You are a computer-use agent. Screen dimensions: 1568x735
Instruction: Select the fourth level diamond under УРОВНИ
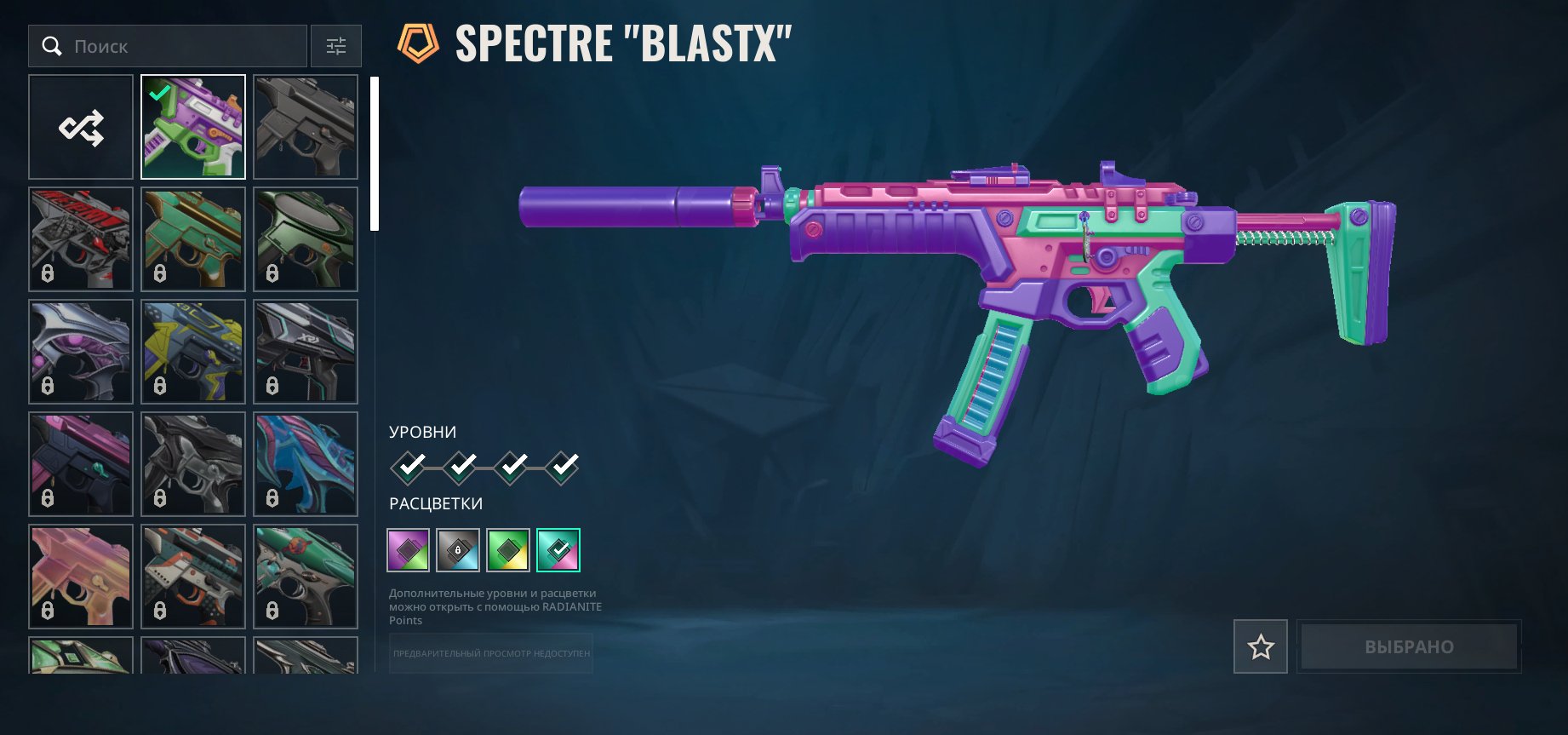click(x=561, y=468)
